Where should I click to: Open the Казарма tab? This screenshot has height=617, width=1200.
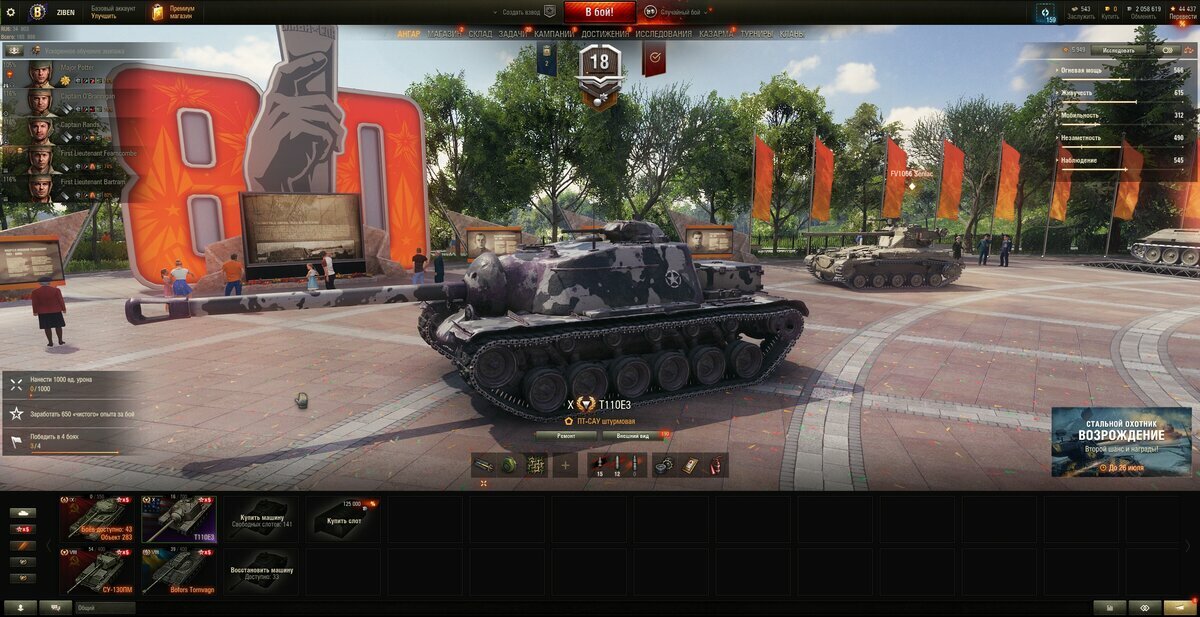(x=716, y=34)
